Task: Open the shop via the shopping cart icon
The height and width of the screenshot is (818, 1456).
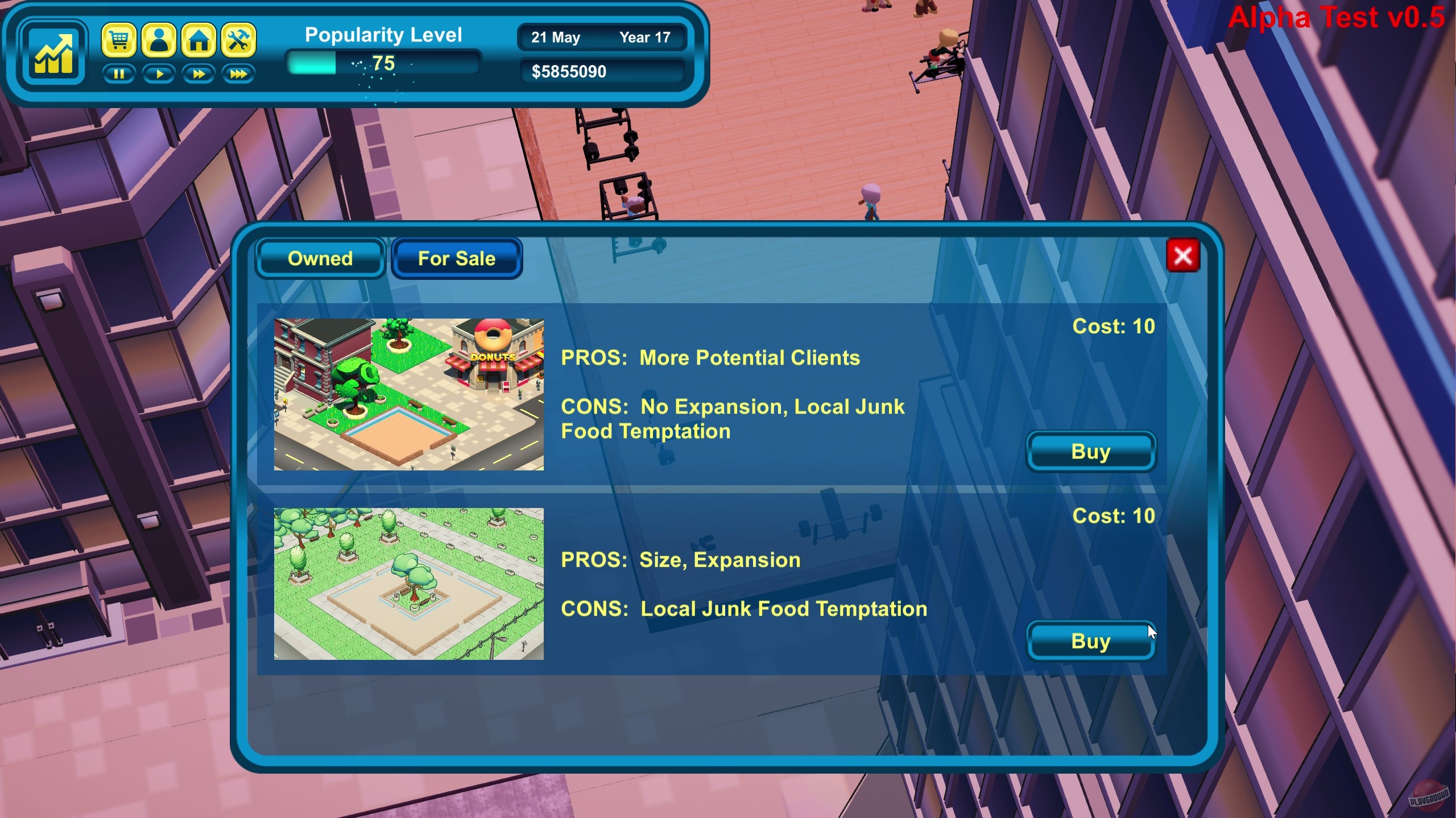Action: 119,40
